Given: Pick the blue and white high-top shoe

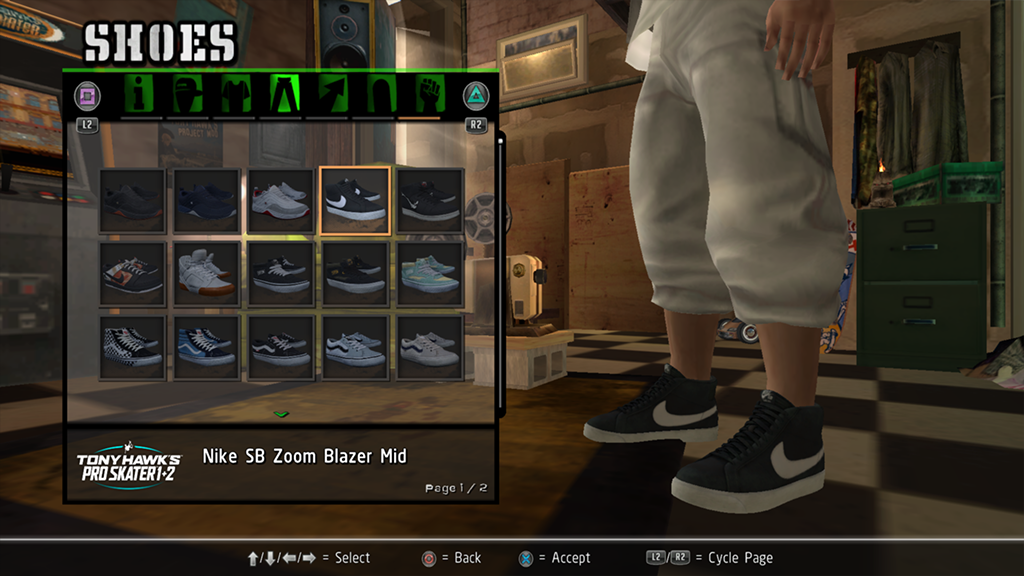Looking at the screenshot, I should [206, 347].
